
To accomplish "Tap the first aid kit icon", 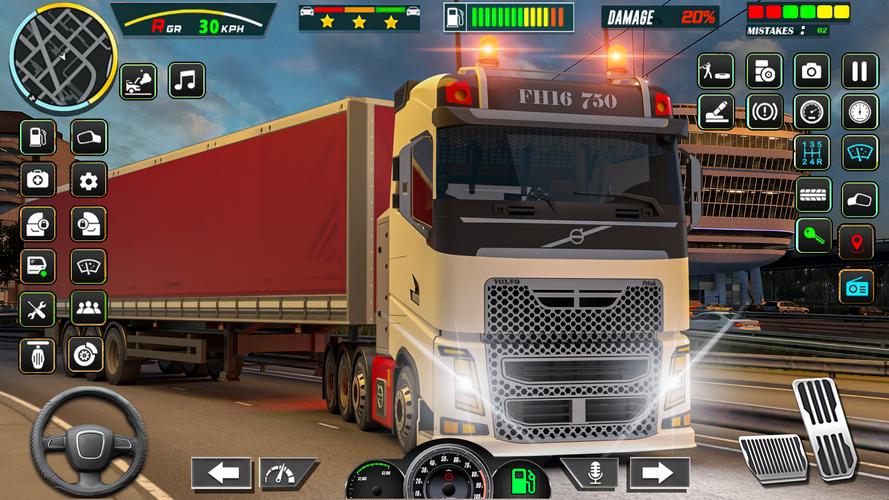I will pyautogui.click(x=37, y=180).
